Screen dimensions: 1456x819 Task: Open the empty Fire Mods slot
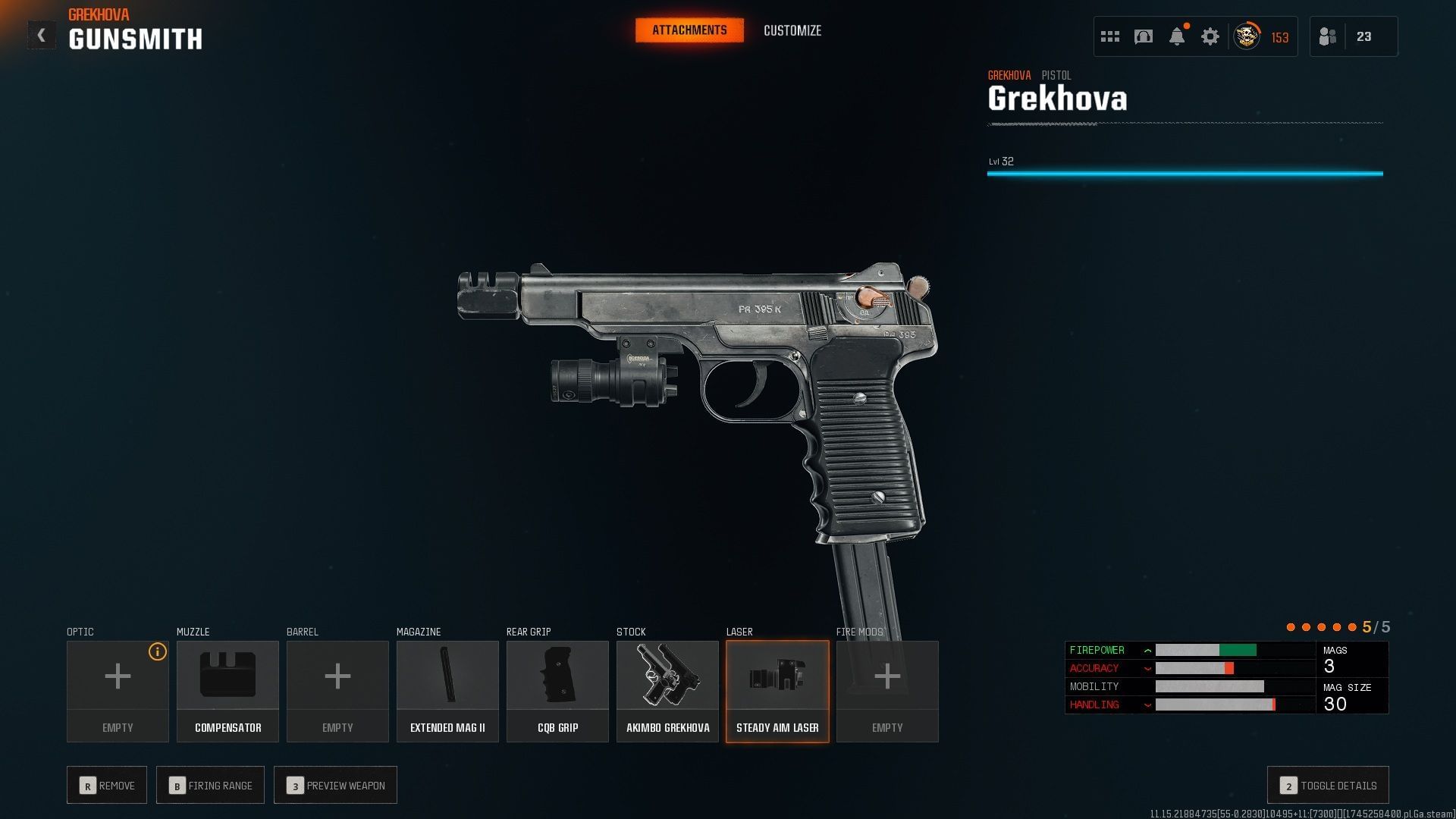click(x=887, y=691)
